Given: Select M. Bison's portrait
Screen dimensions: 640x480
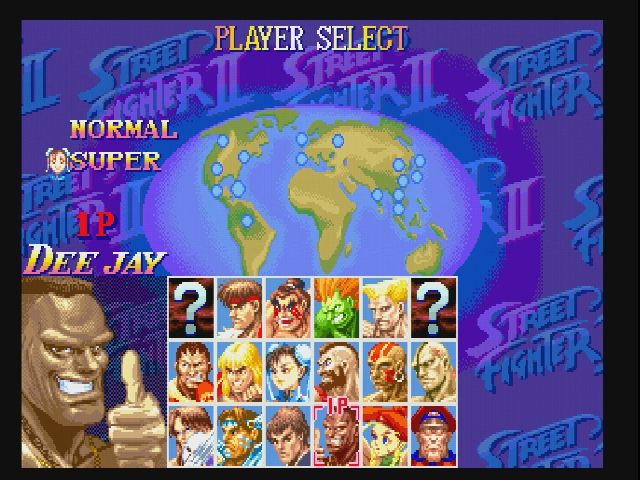Looking at the screenshot, I should pyautogui.click(x=433, y=435).
